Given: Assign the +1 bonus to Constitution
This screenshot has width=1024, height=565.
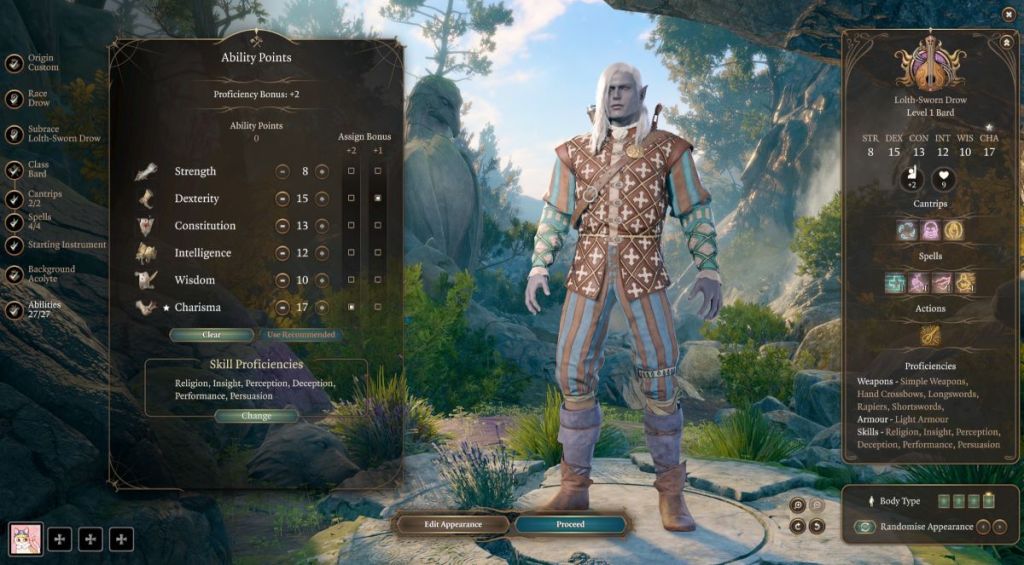Looking at the screenshot, I should tap(377, 226).
